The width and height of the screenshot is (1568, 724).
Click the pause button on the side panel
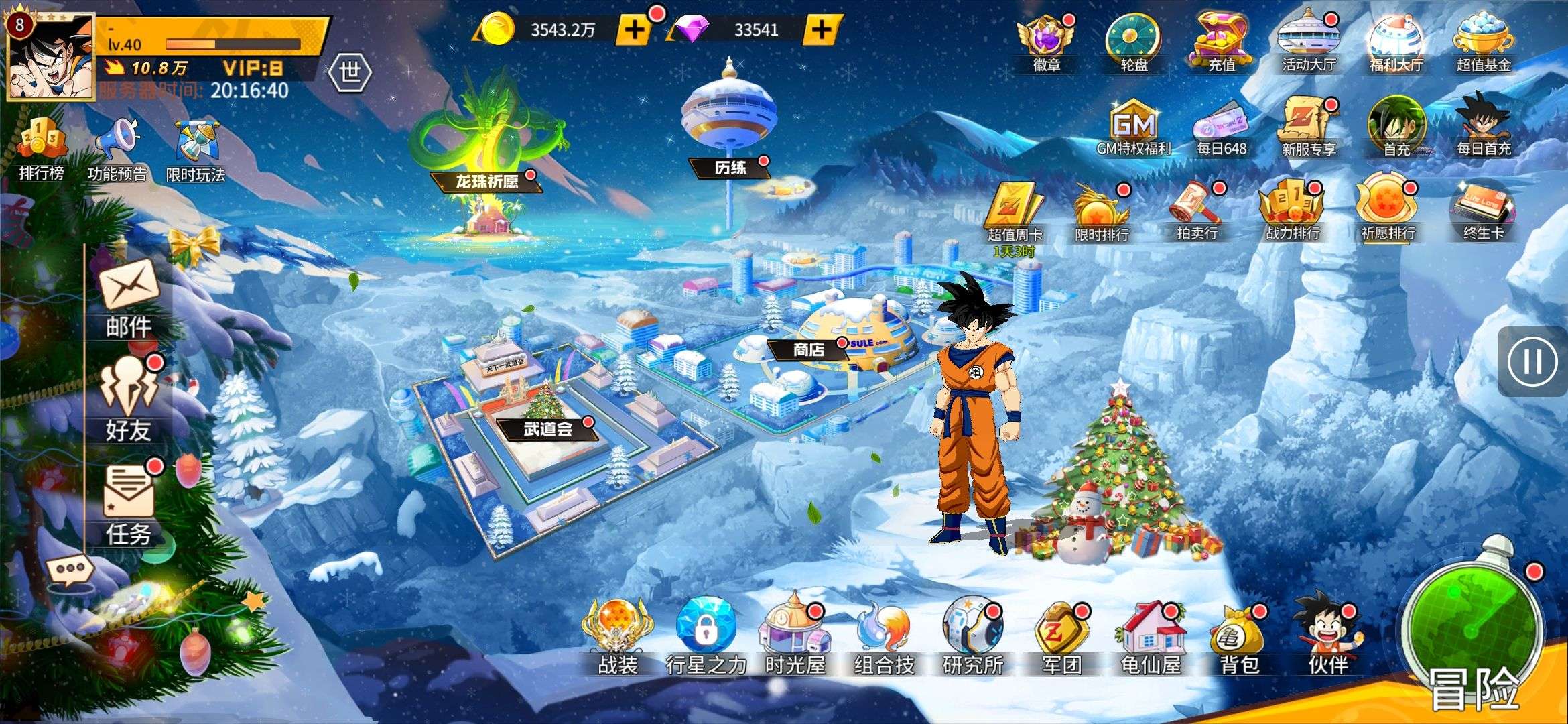[1532, 362]
